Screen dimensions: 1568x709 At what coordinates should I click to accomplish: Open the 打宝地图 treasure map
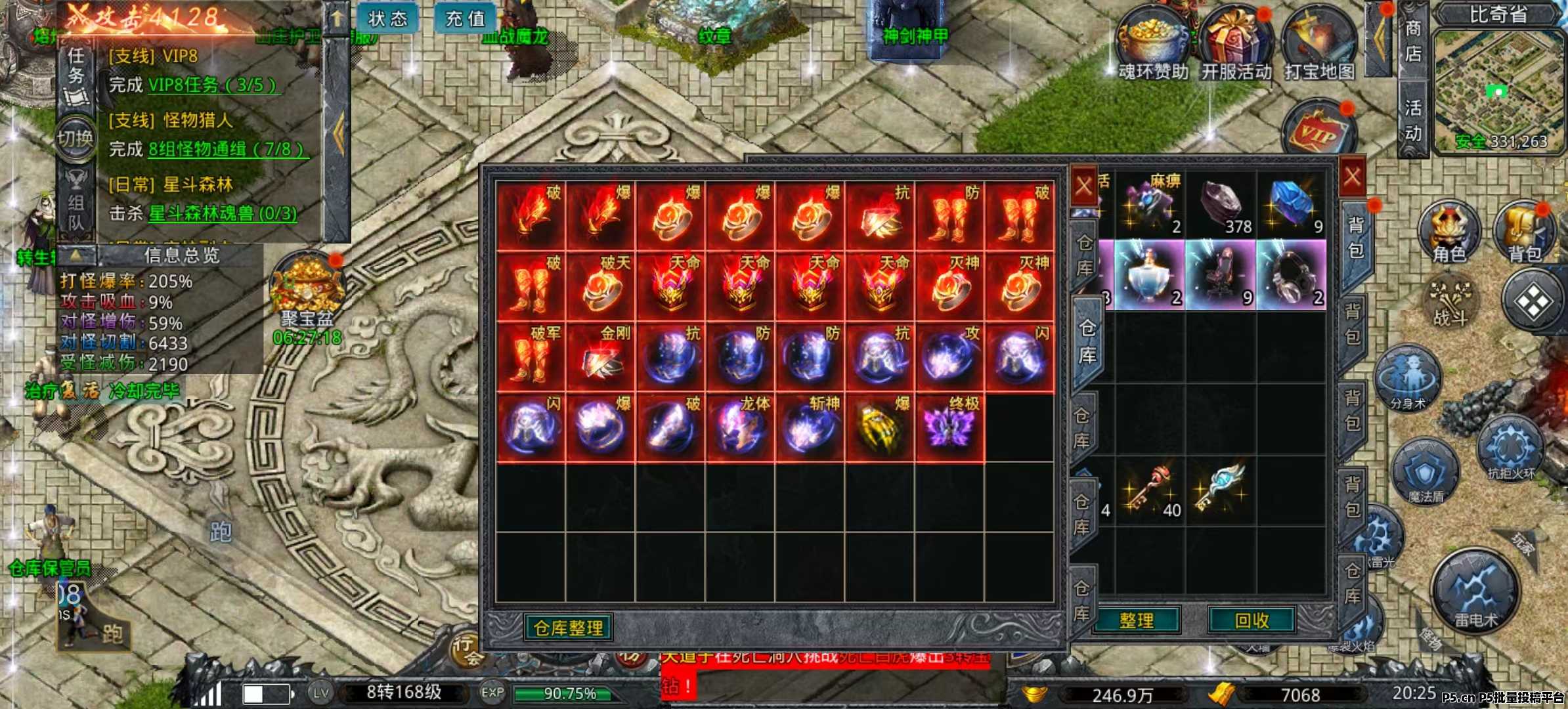[x=1319, y=43]
